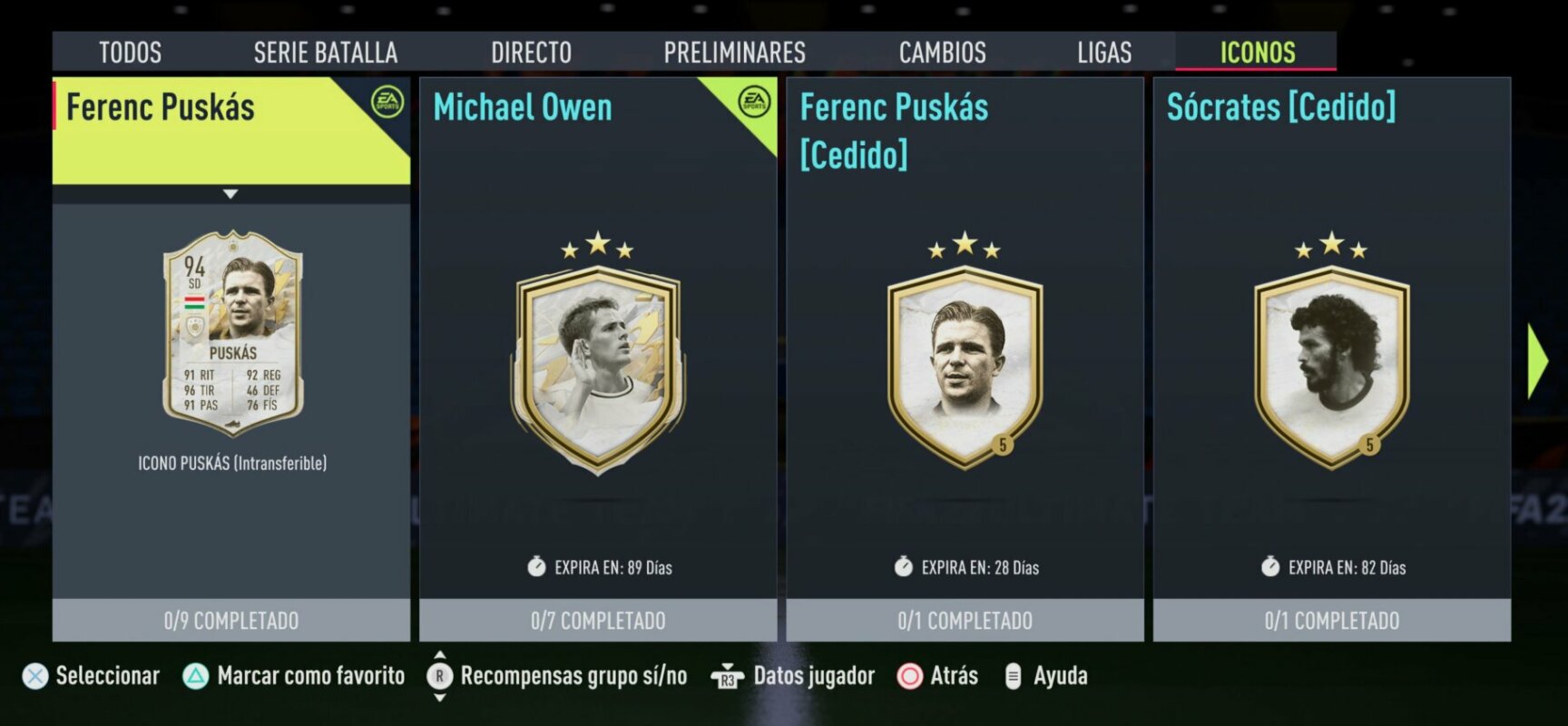The height and width of the screenshot is (726, 1568).
Task: Click the timer icon beside EXPIRA EN 28 Días
Action: coord(902,567)
